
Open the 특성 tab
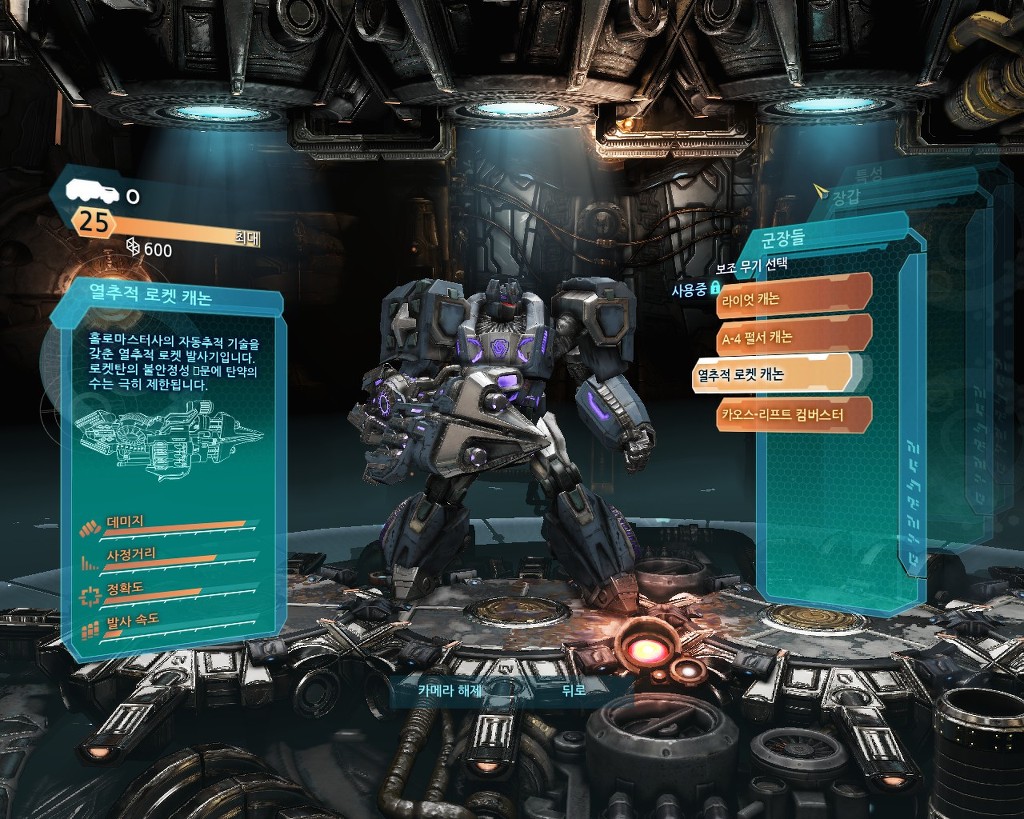pos(868,174)
